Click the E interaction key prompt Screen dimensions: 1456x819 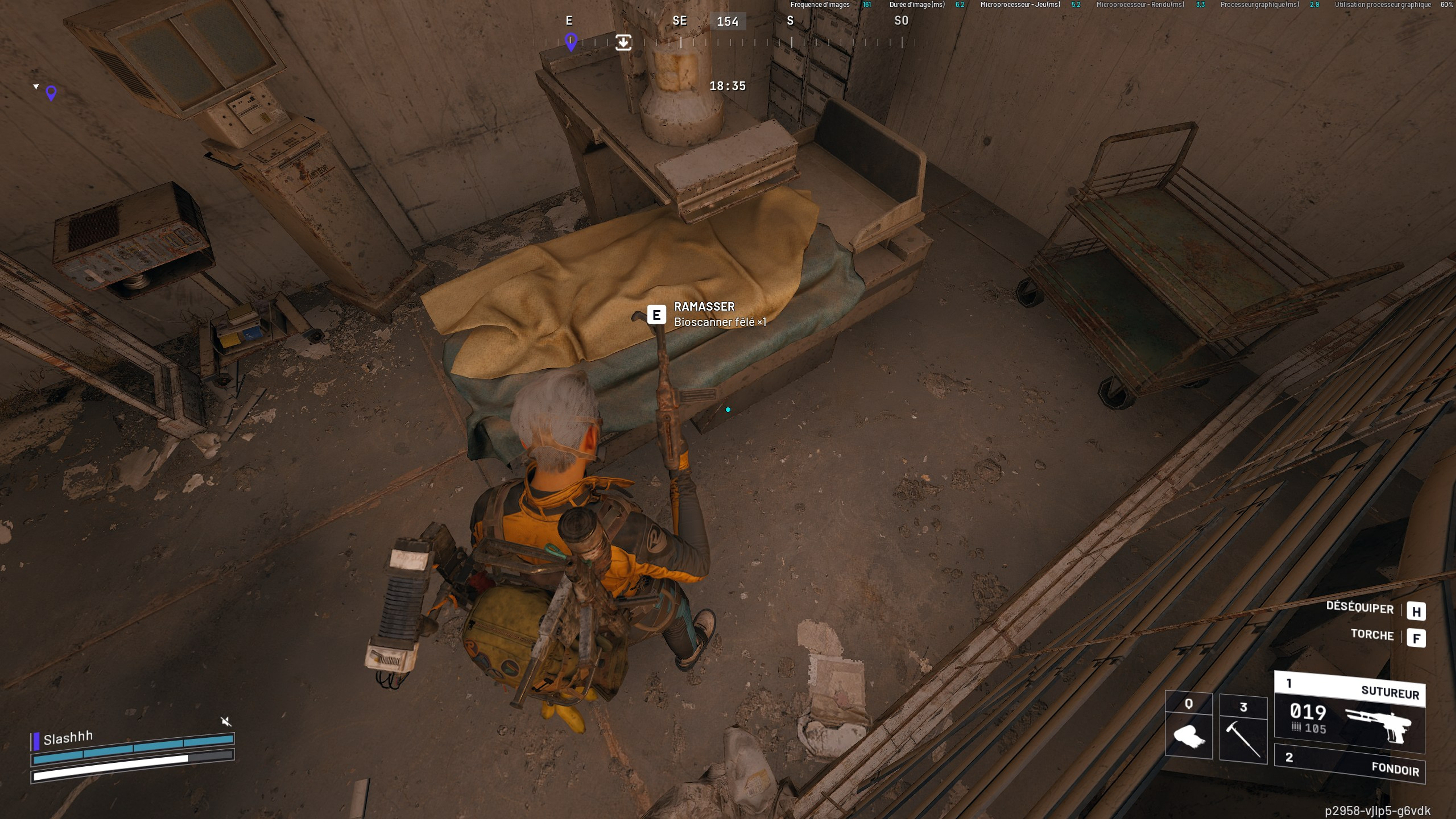(656, 314)
